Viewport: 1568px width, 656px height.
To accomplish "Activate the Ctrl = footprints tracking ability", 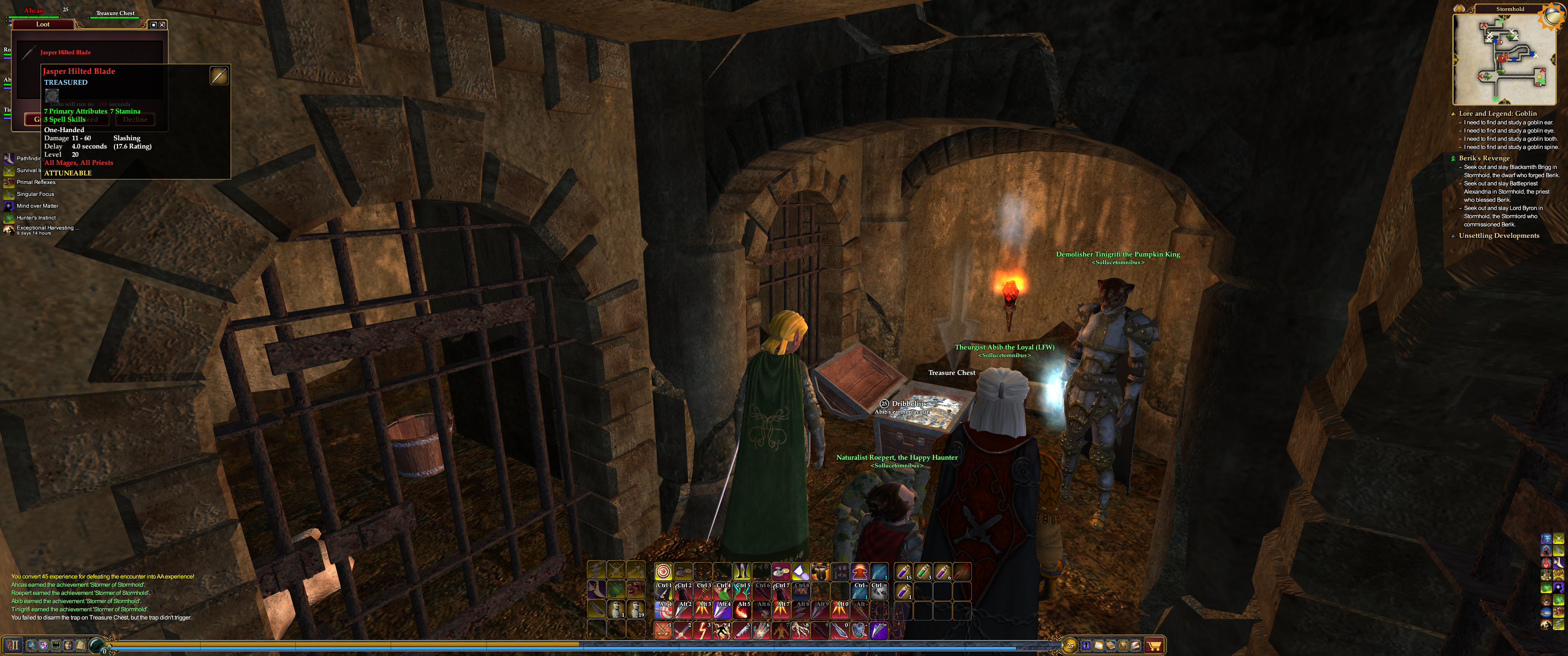I will click(879, 591).
